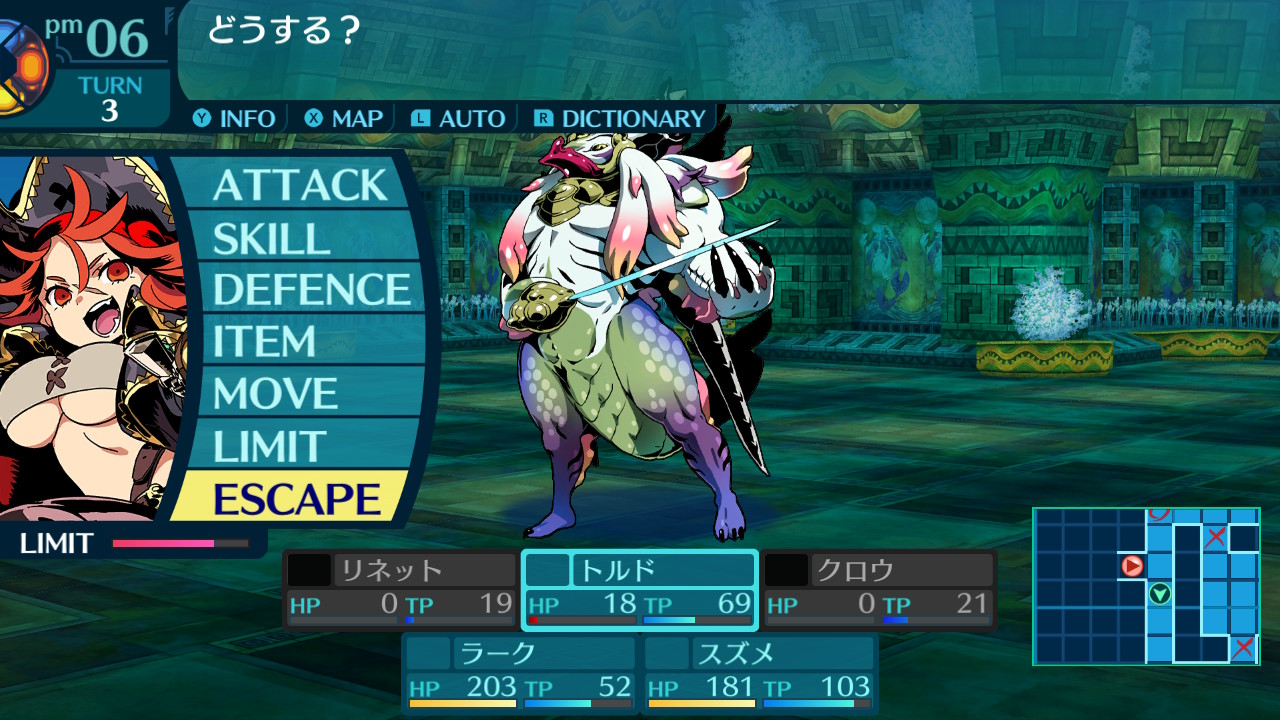Select party member ラーク's status panel

[520, 672]
